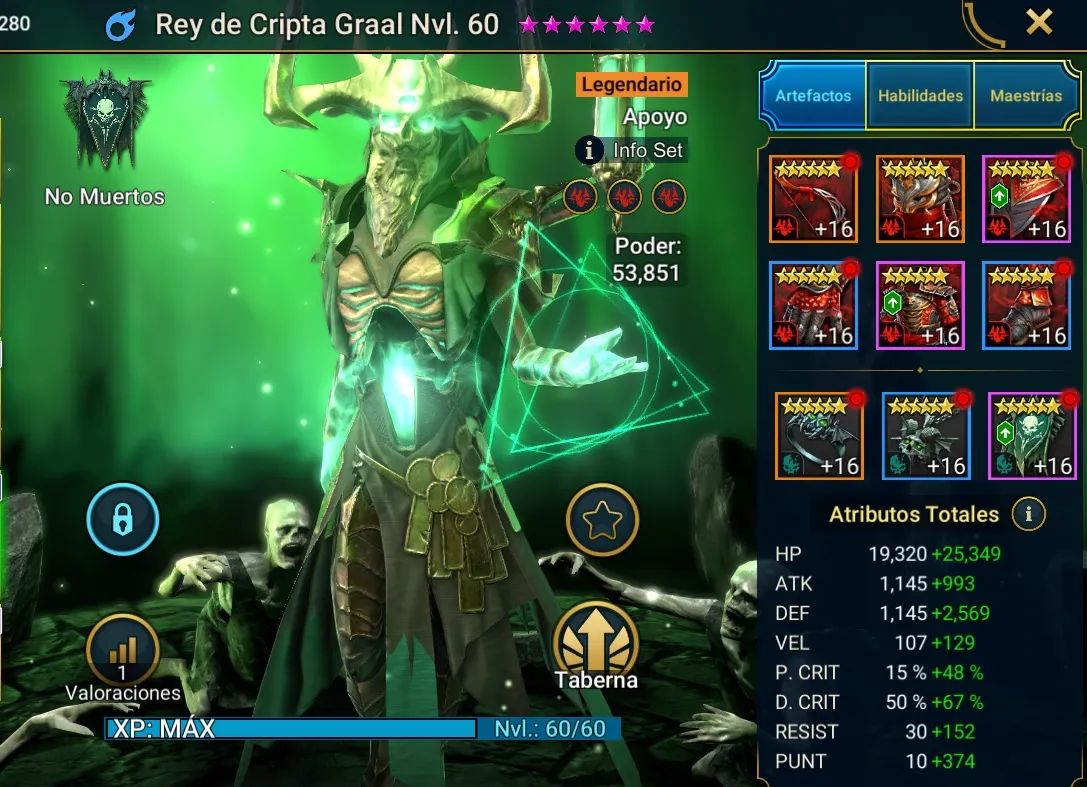This screenshot has width=1087, height=787.
Task: Select the equipped skull amulet accessory
Action: click(x=926, y=435)
